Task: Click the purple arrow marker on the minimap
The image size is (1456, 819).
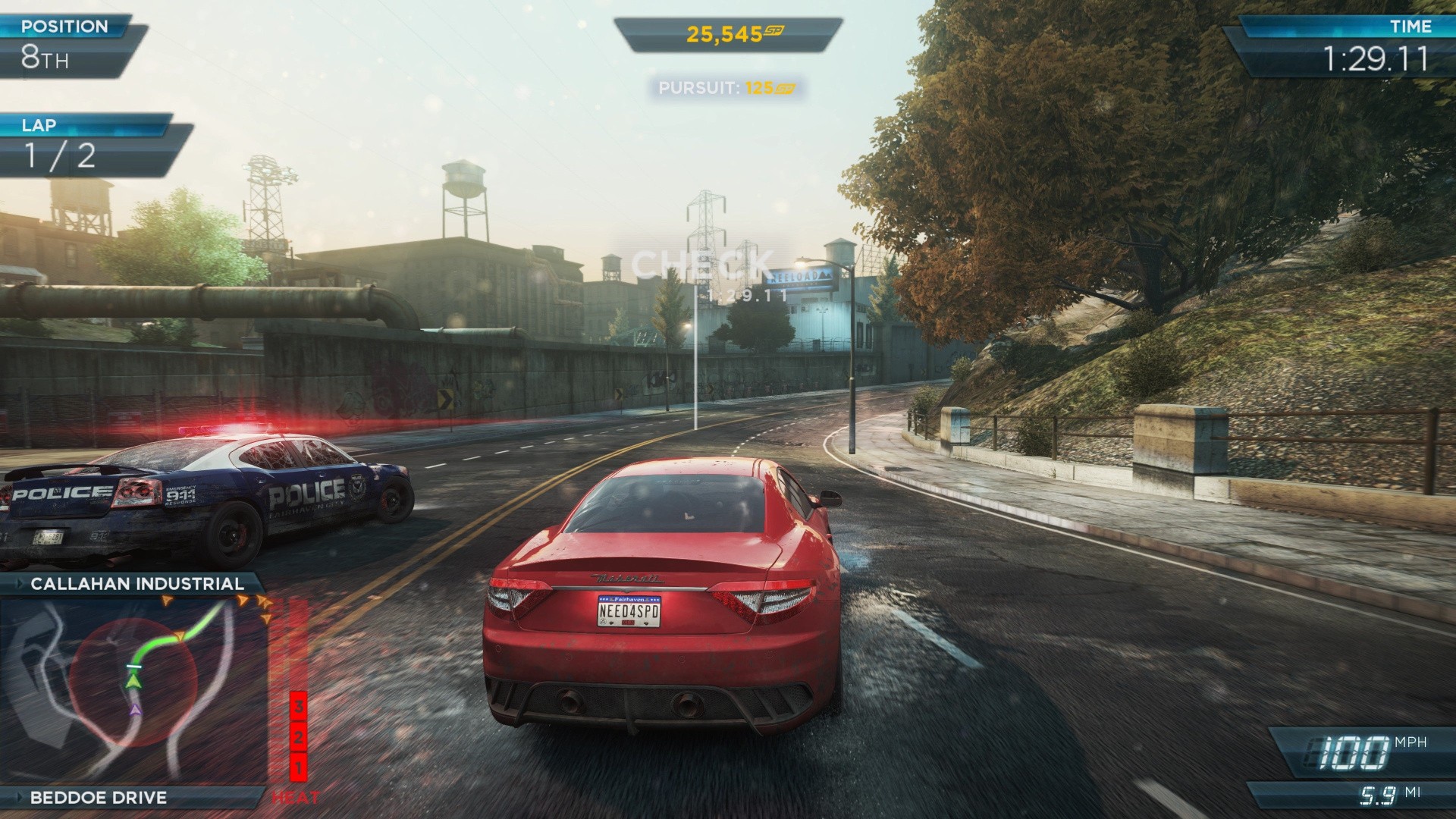Action: pos(135,711)
